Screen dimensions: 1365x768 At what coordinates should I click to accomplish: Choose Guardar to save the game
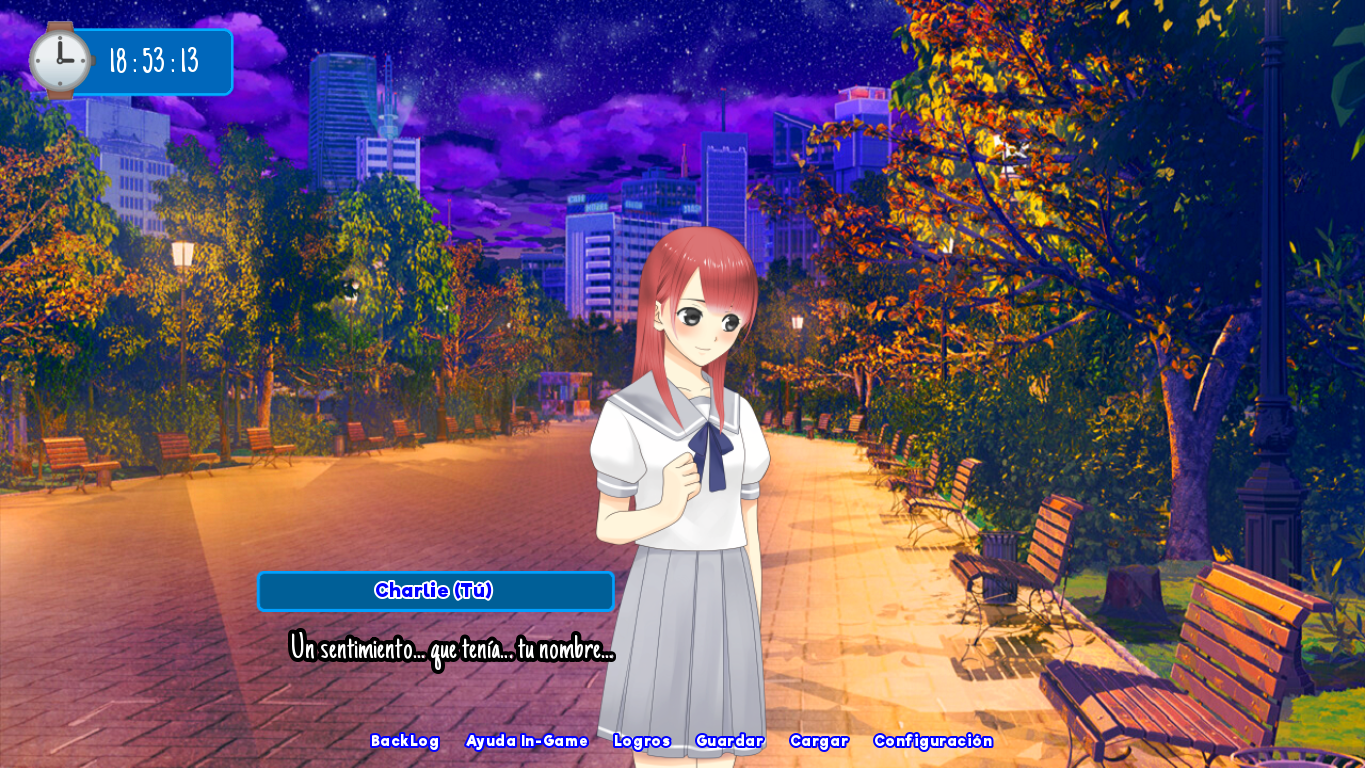point(730,741)
